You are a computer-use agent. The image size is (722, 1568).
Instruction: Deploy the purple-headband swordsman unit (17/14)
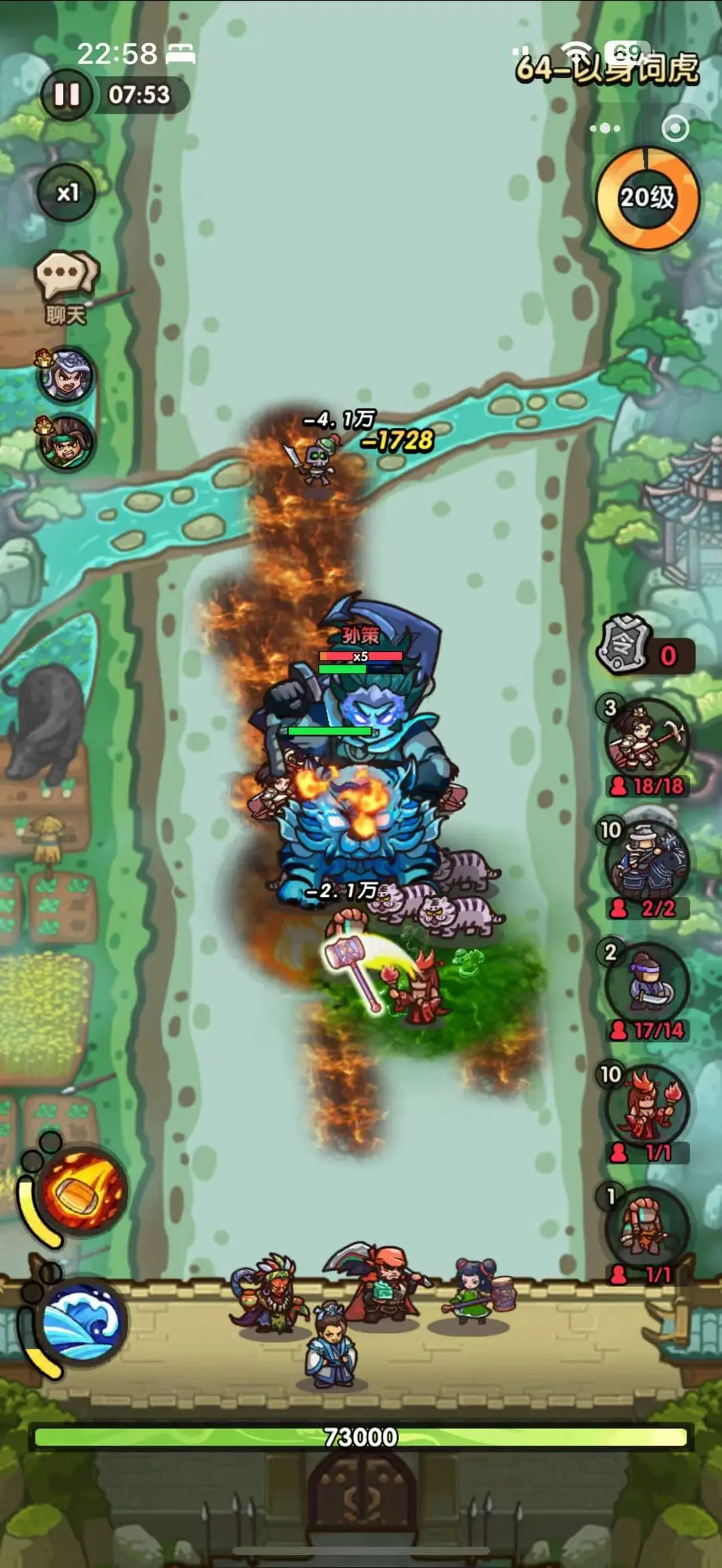click(x=646, y=985)
